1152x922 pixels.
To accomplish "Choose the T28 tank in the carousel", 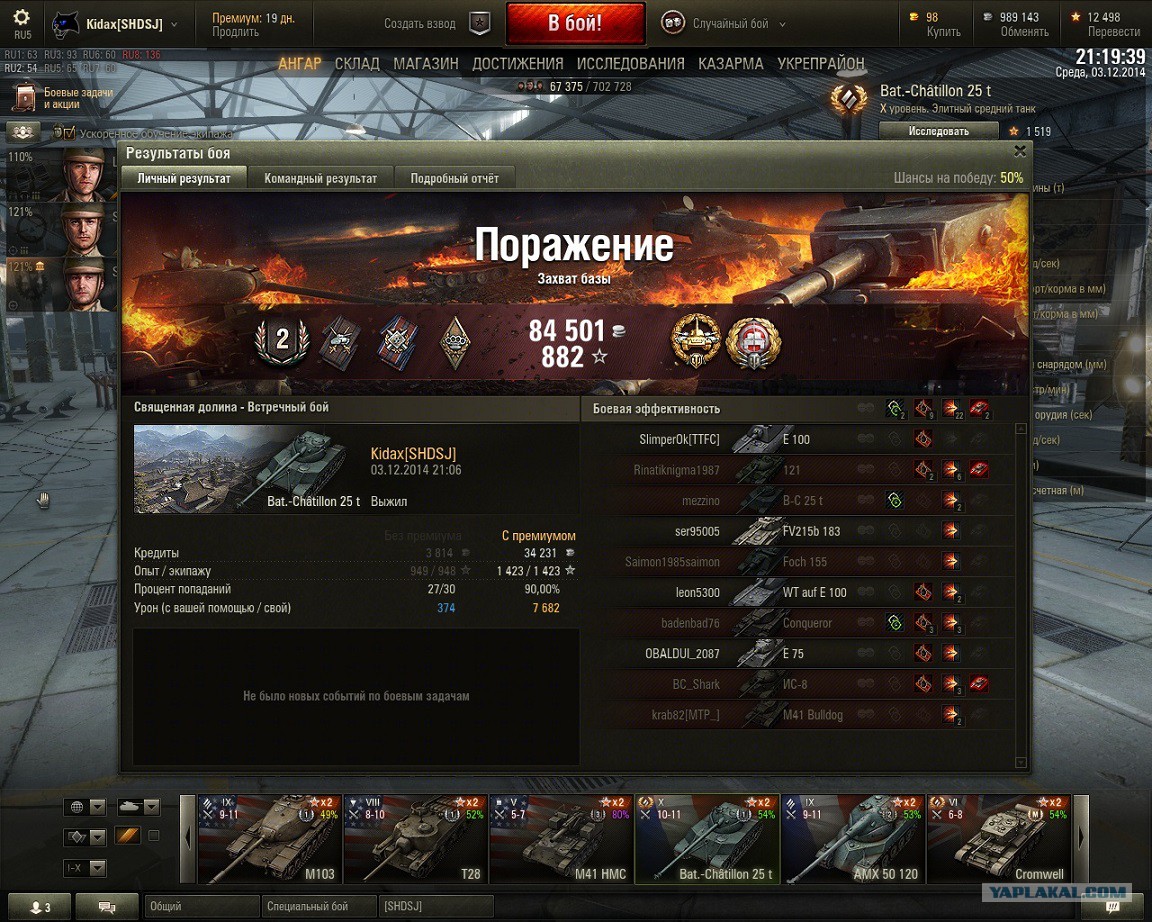I will click(x=413, y=840).
